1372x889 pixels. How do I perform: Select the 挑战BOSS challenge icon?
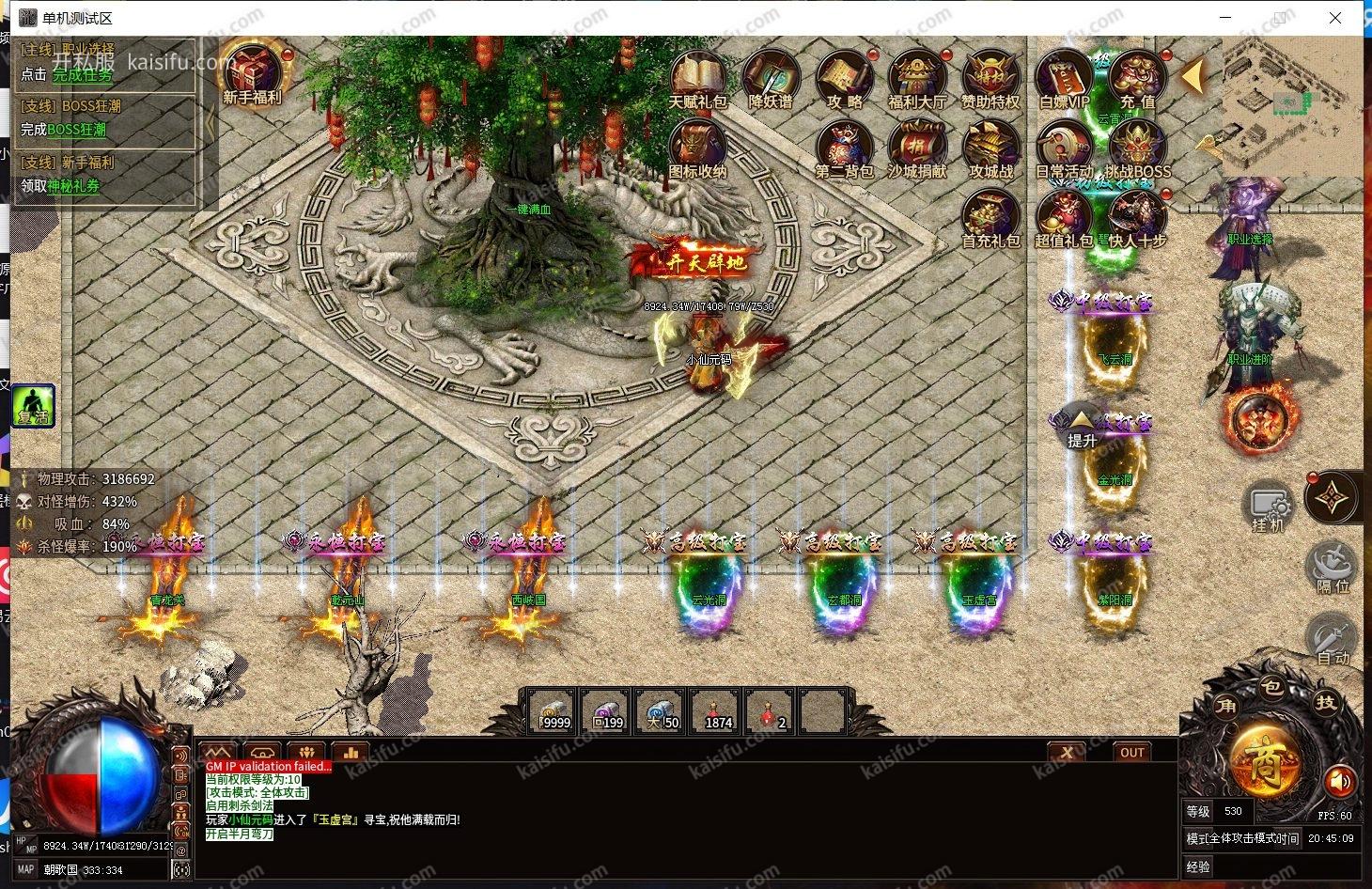point(1137,148)
